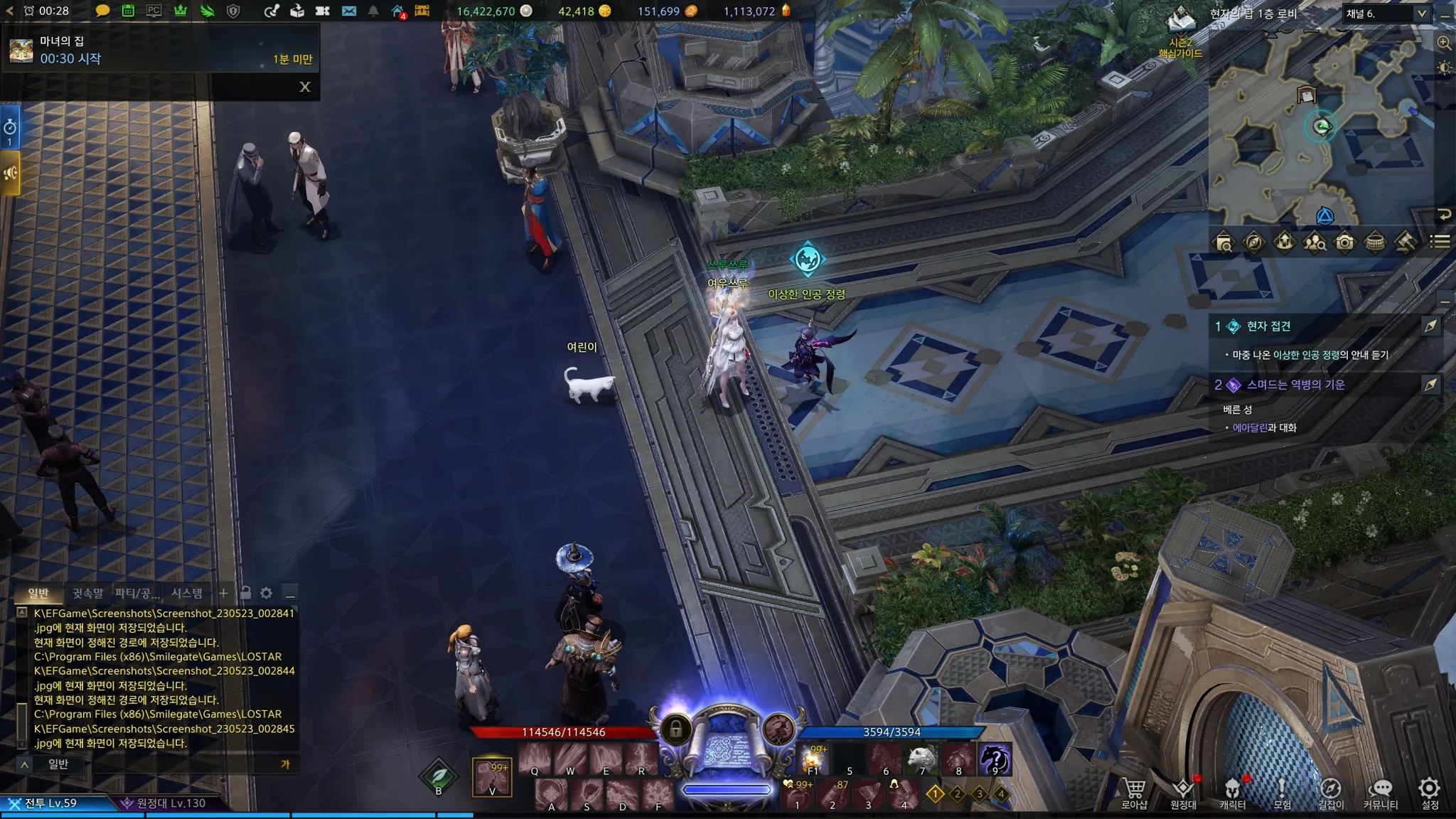The image size is (1456, 819).
Task: Select the 스며드는 역병의 기운 quest entry
Action: click(1295, 385)
